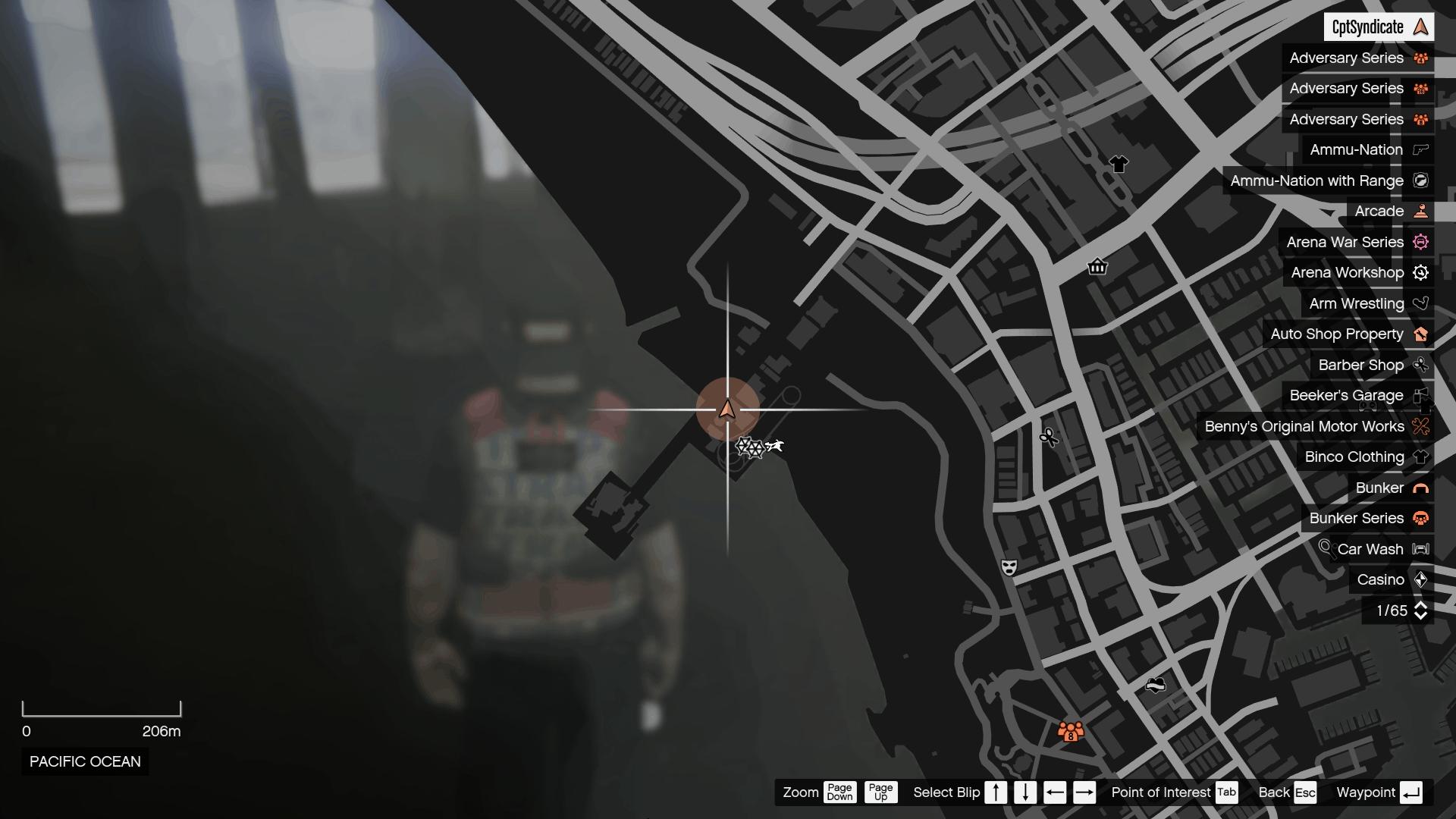
Task: Select the CptSyndicate player name tab
Action: 1379,27
